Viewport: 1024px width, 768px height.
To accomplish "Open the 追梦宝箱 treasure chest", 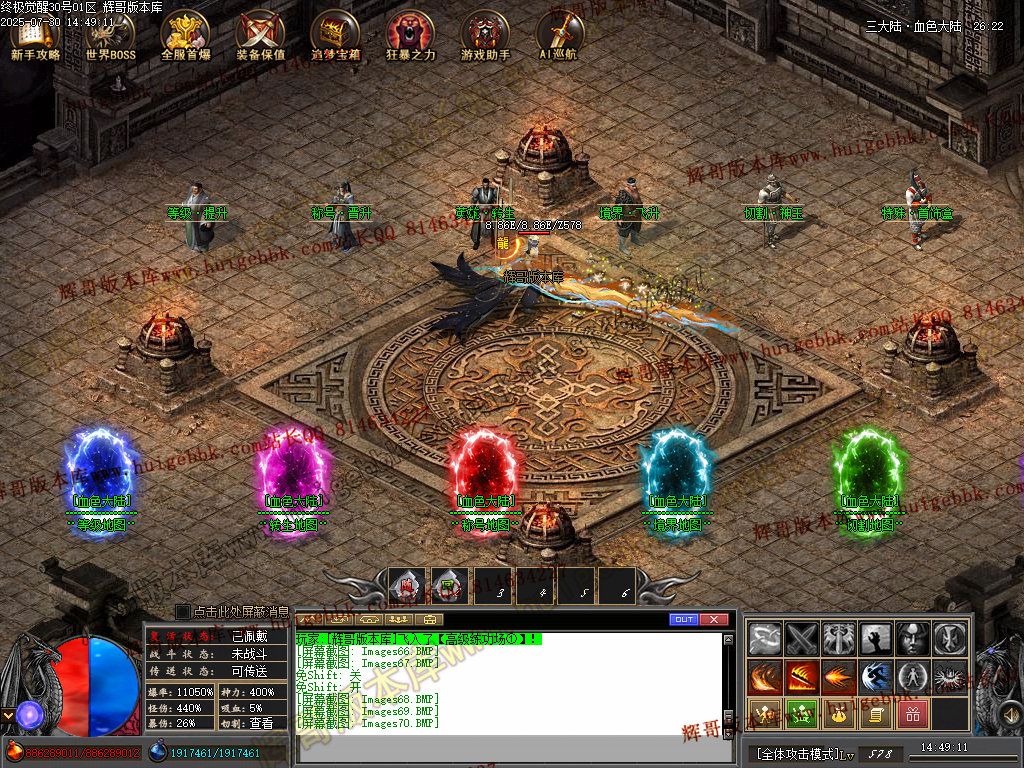I will (x=335, y=36).
